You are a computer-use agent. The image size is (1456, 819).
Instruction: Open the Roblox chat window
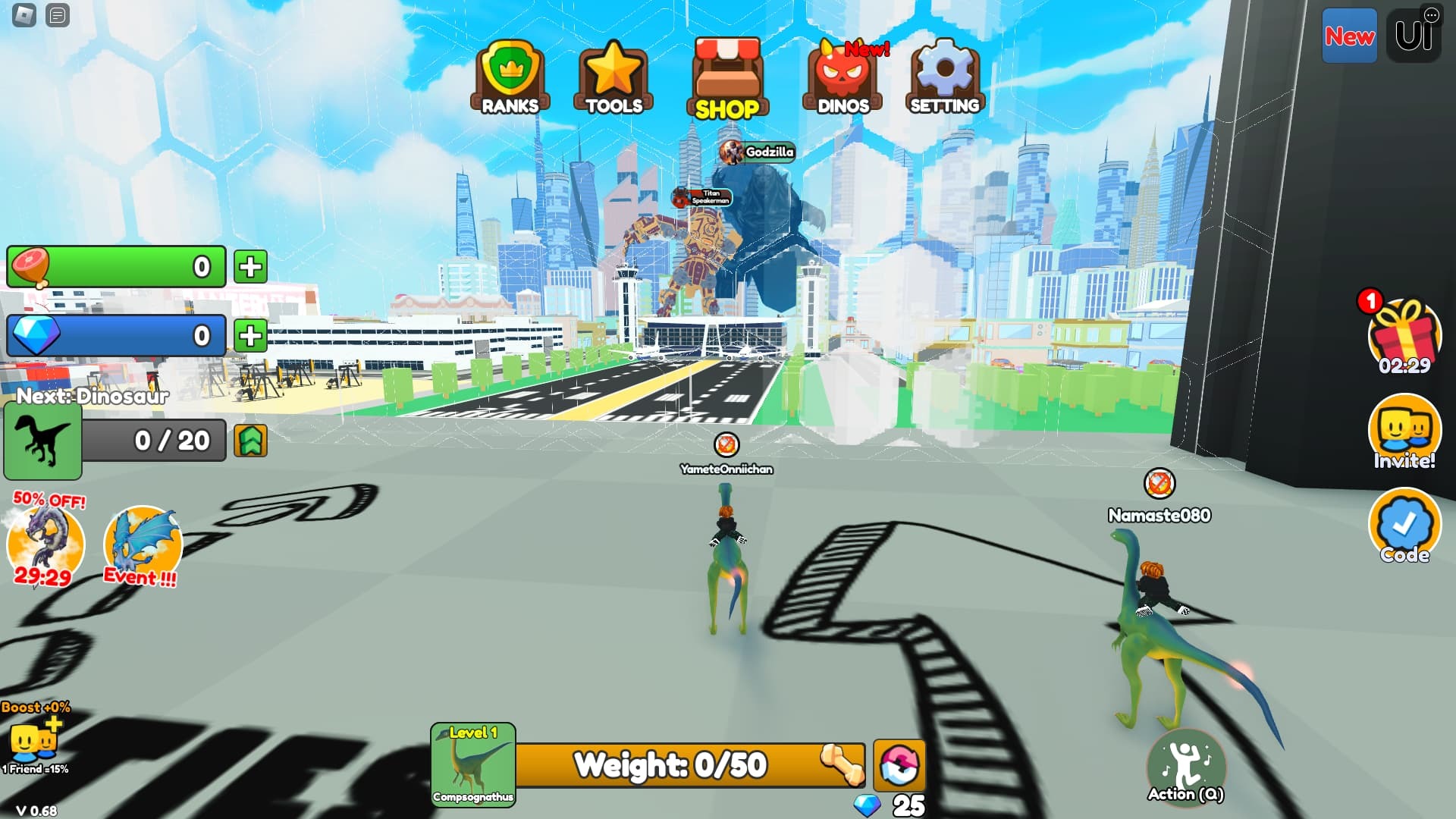tap(58, 15)
